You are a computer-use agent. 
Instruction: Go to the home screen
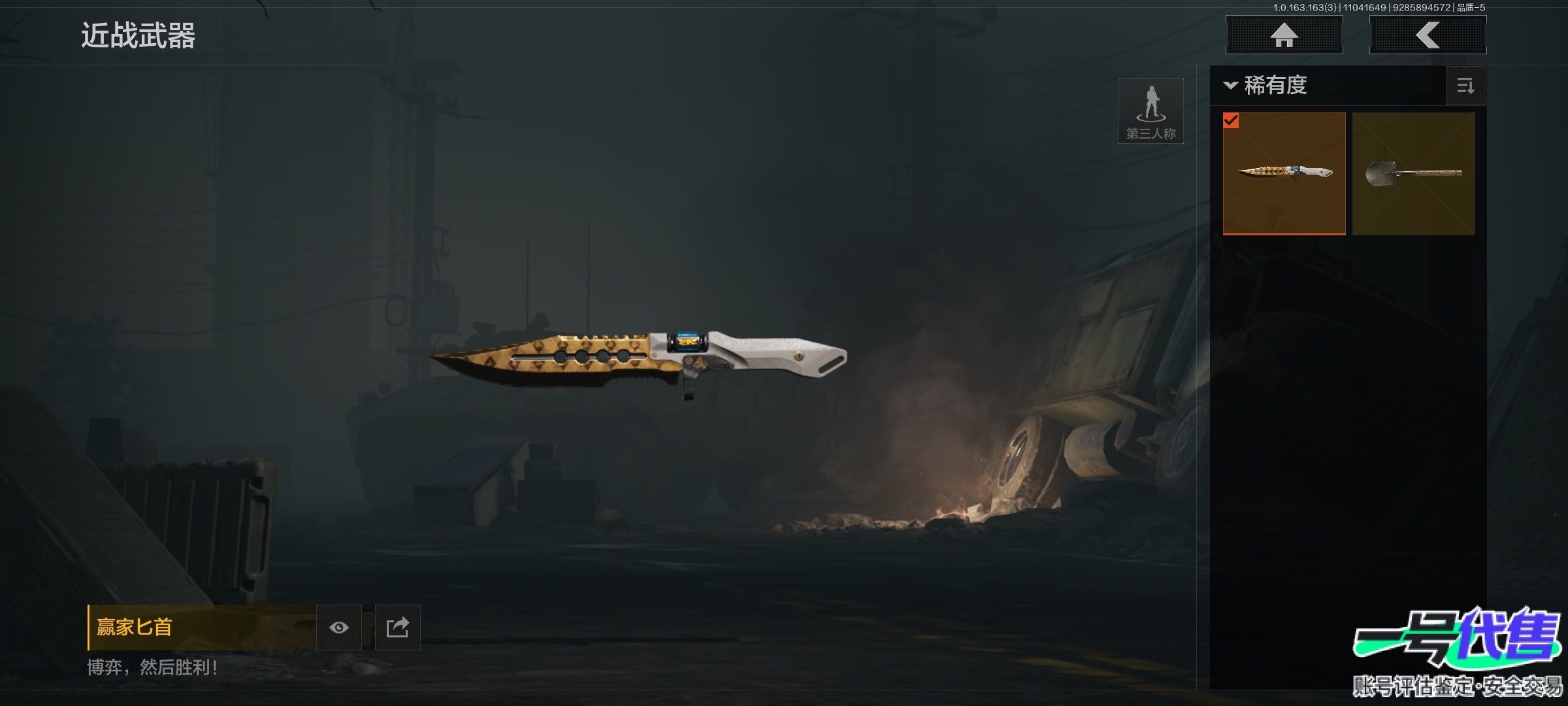click(x=1284, y=35)
